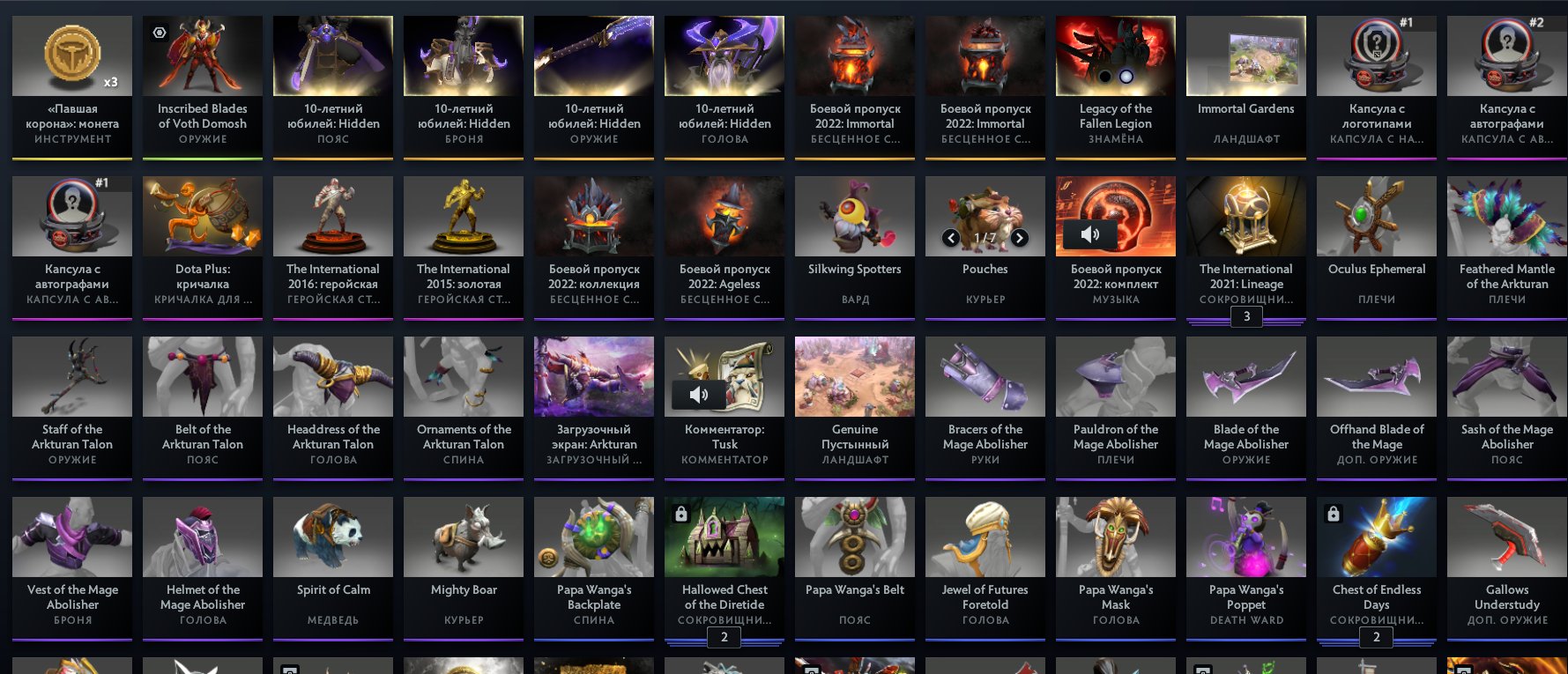Mute the Комментатор: Tusk announcer preview speaker
The height and width of the screenshot is (674, 1568).
(699, 395)
